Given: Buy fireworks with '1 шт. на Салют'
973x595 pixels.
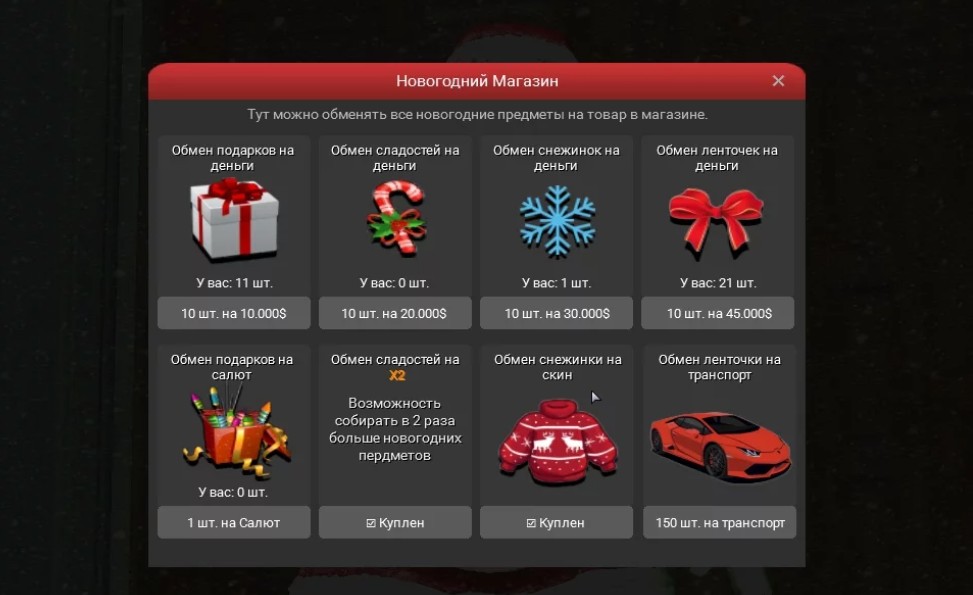Looking at the screenshot, I should (234, 522).
